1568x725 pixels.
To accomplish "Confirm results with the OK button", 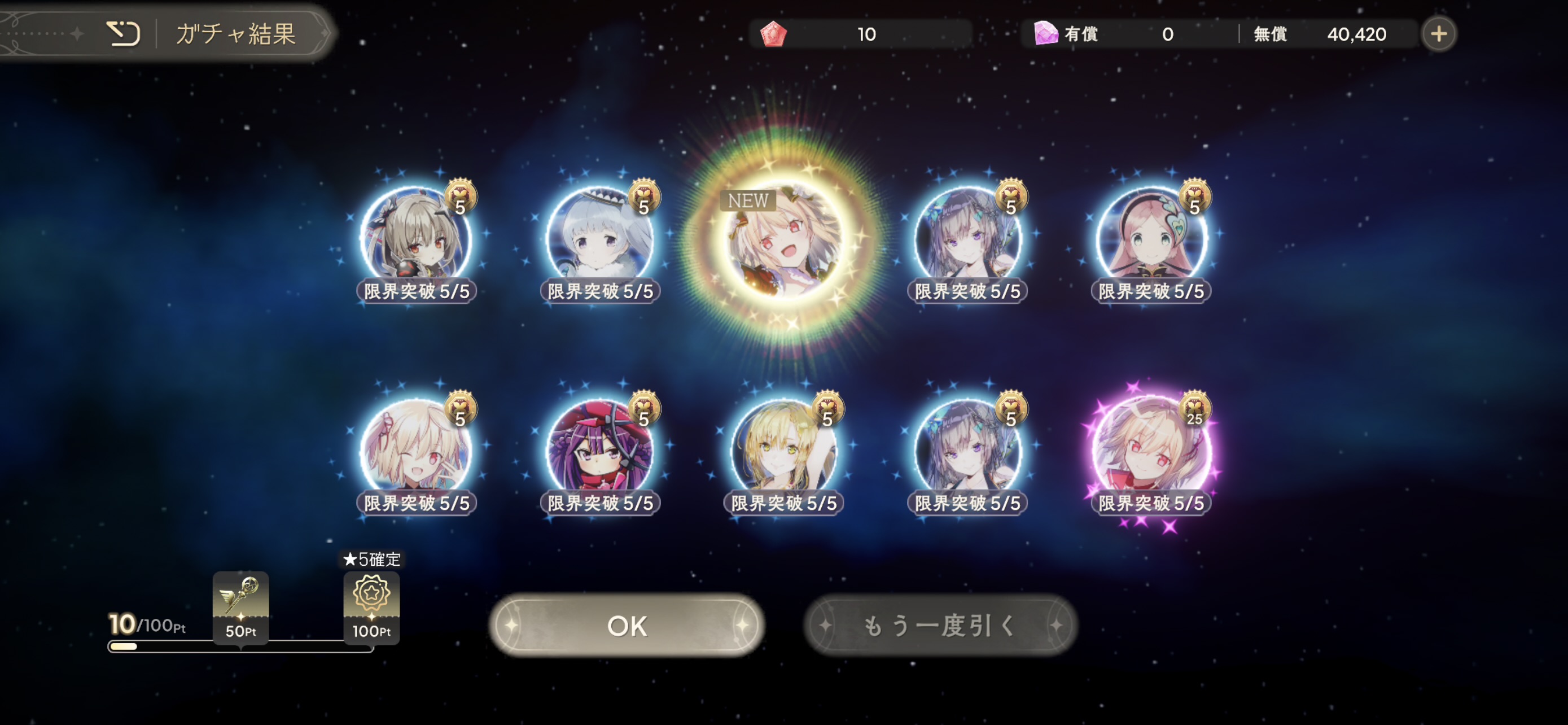I will point(627,625).
